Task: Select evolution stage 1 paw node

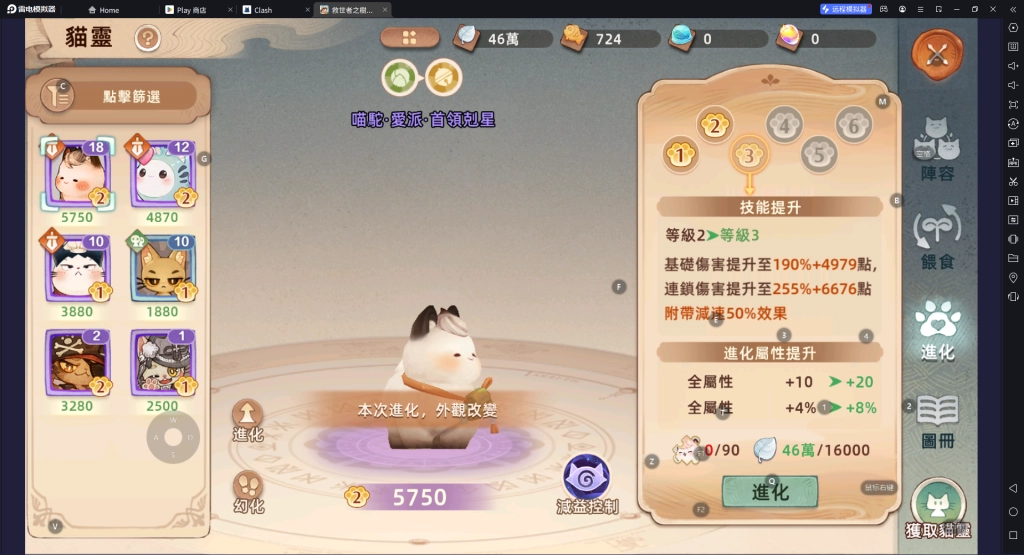Action: tap(680, 155)
